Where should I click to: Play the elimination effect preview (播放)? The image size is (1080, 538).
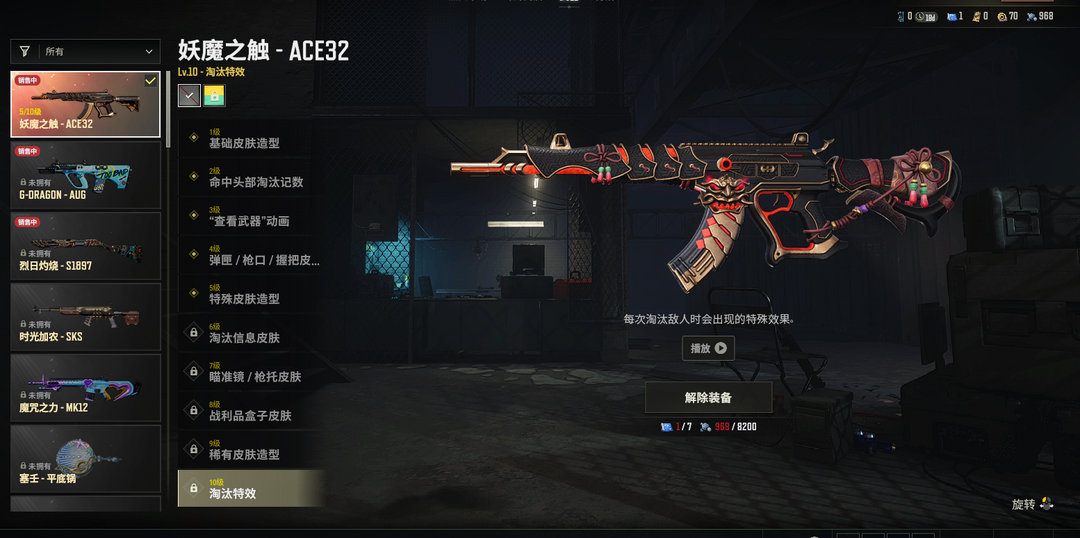coord(708,348)
